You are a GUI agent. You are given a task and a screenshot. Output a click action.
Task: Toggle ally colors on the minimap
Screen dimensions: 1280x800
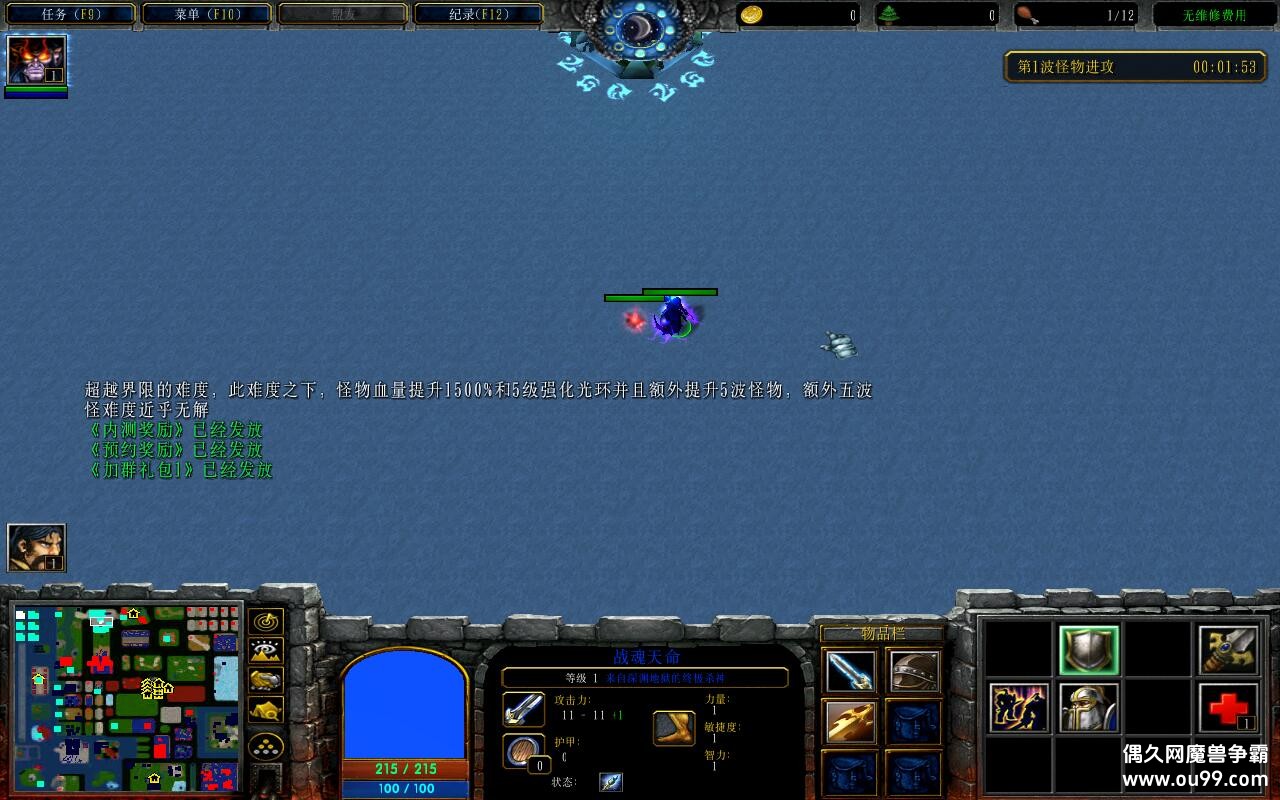point(264,680)
